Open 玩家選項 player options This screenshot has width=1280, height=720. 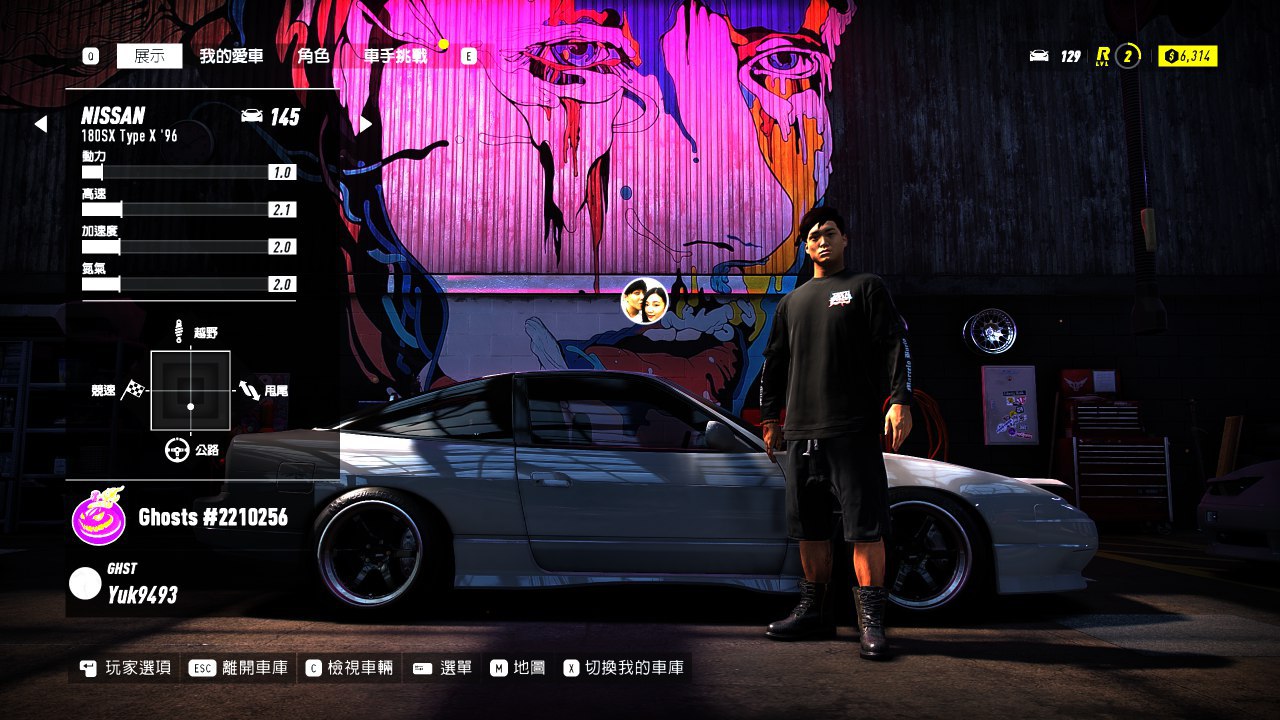126,668
